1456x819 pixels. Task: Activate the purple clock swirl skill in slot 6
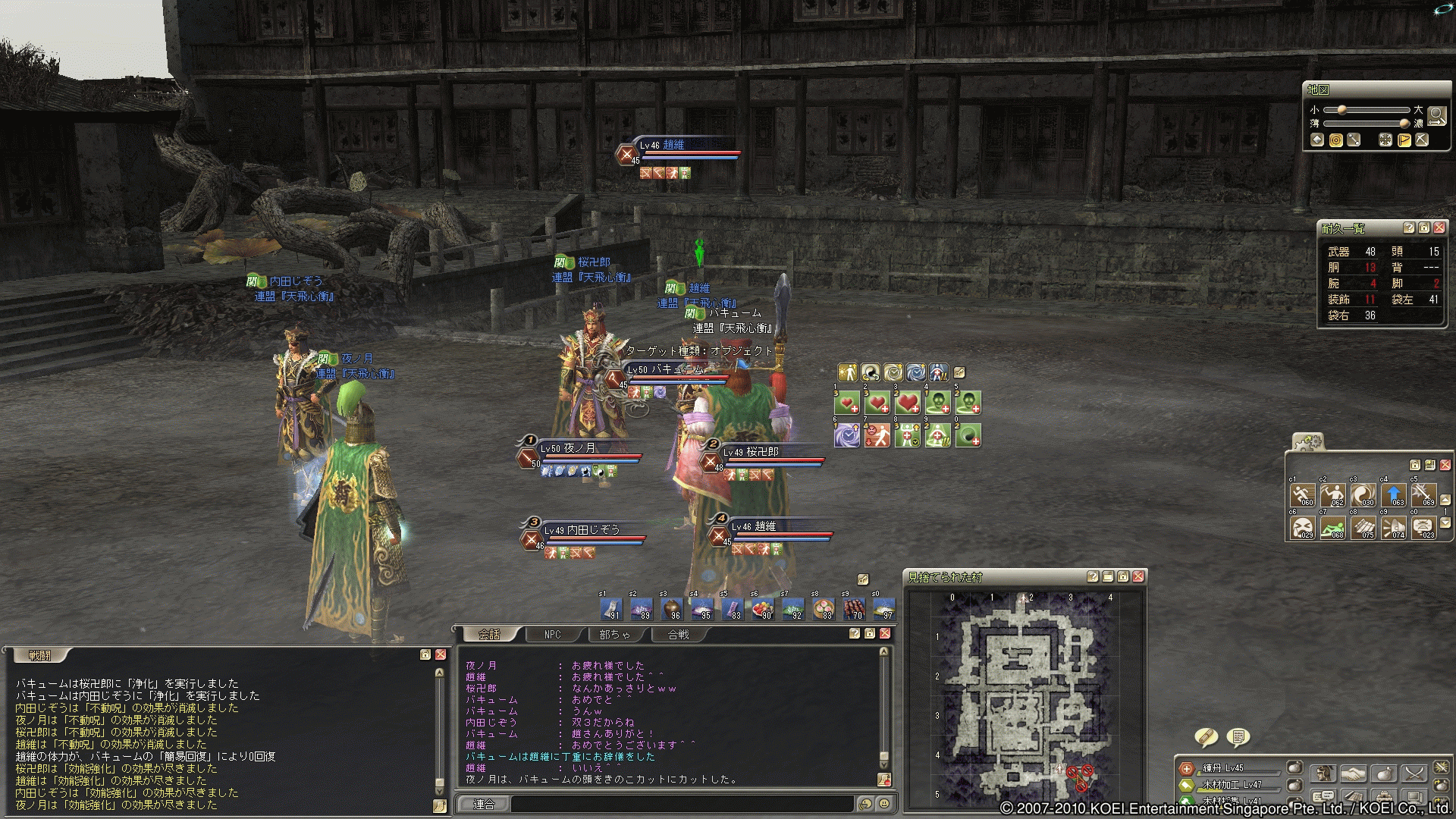[x=847, y=435]
